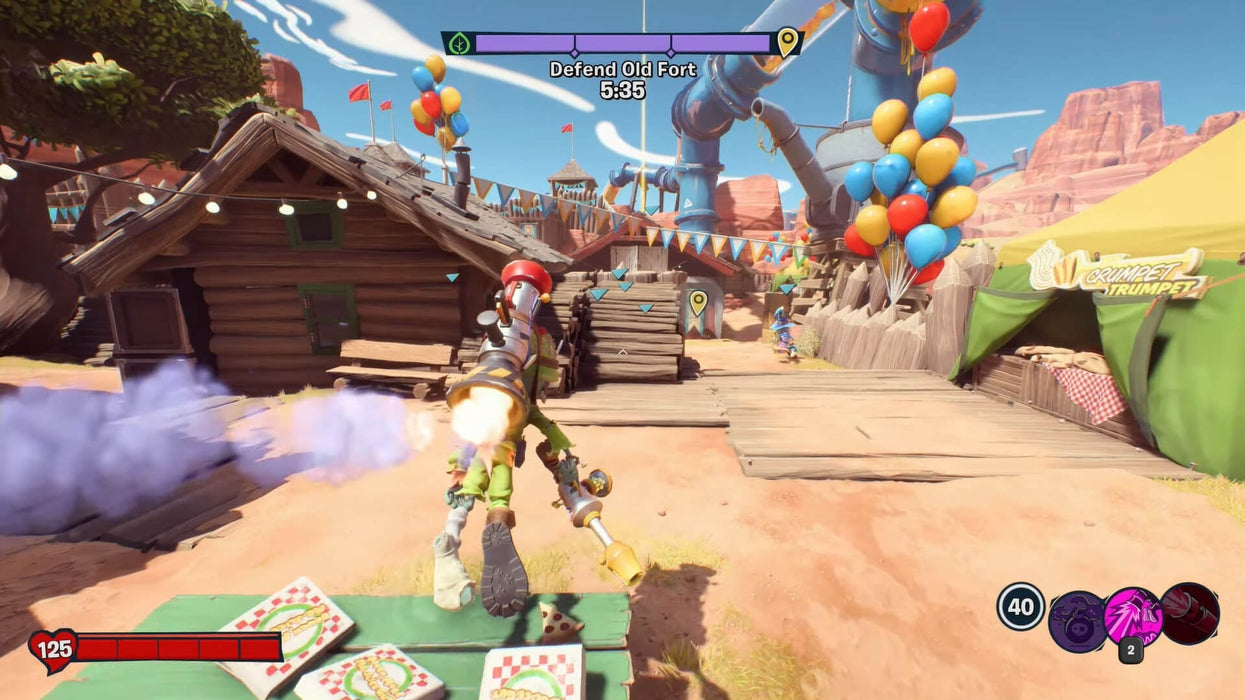Click the green leaf plants team icon

coord(460,43)
